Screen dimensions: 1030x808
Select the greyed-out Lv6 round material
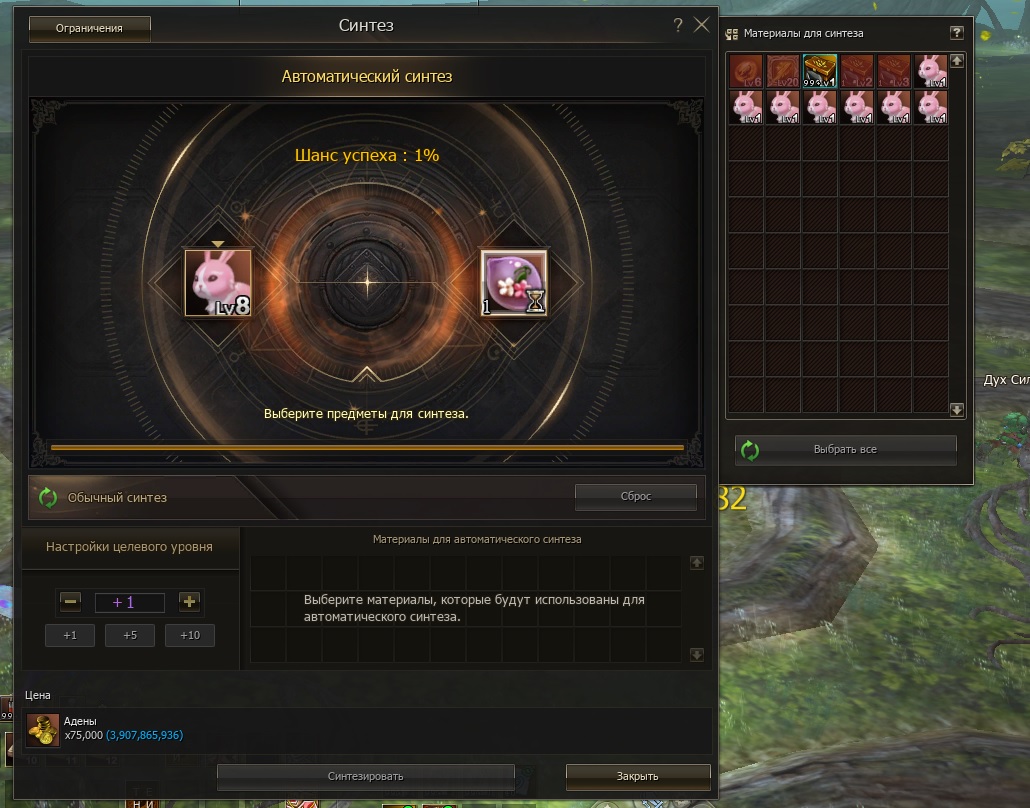coord(746,71)
